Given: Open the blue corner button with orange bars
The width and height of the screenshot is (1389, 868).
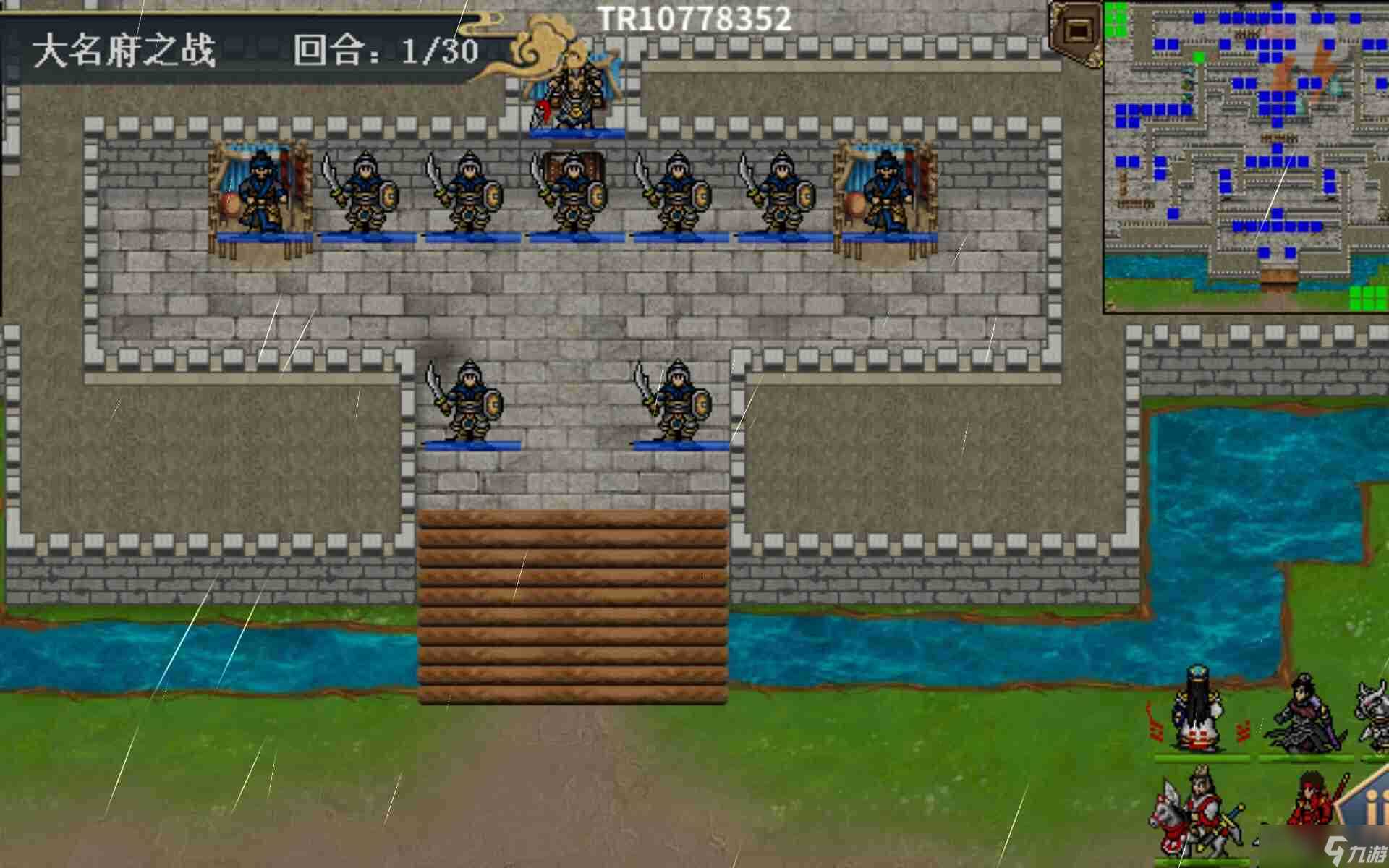Looking at the screenshot, I should coord(1367,804).
